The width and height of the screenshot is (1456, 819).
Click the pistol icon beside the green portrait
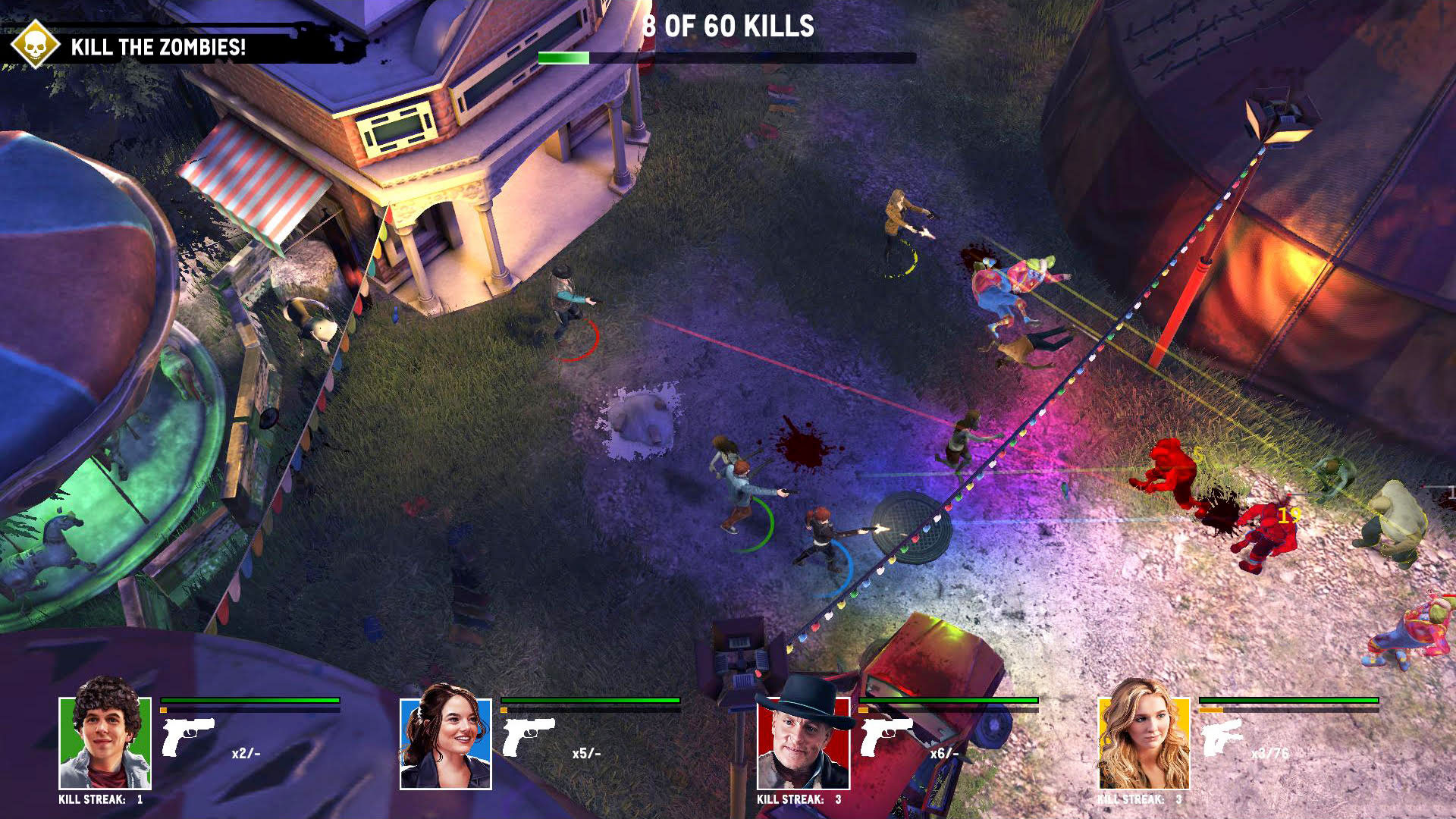click(187, 736)
